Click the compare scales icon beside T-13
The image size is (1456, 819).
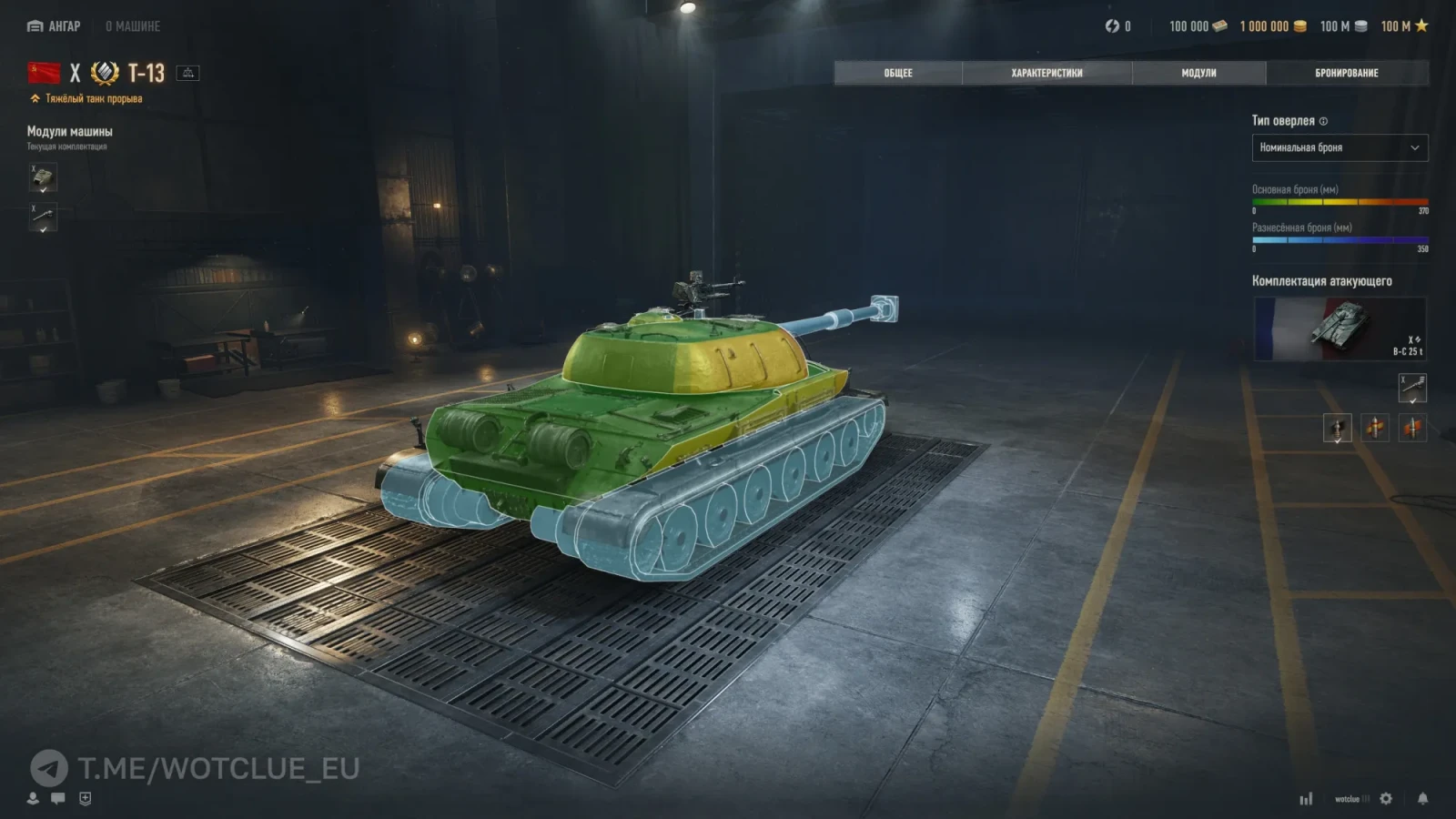click(188, 73)
